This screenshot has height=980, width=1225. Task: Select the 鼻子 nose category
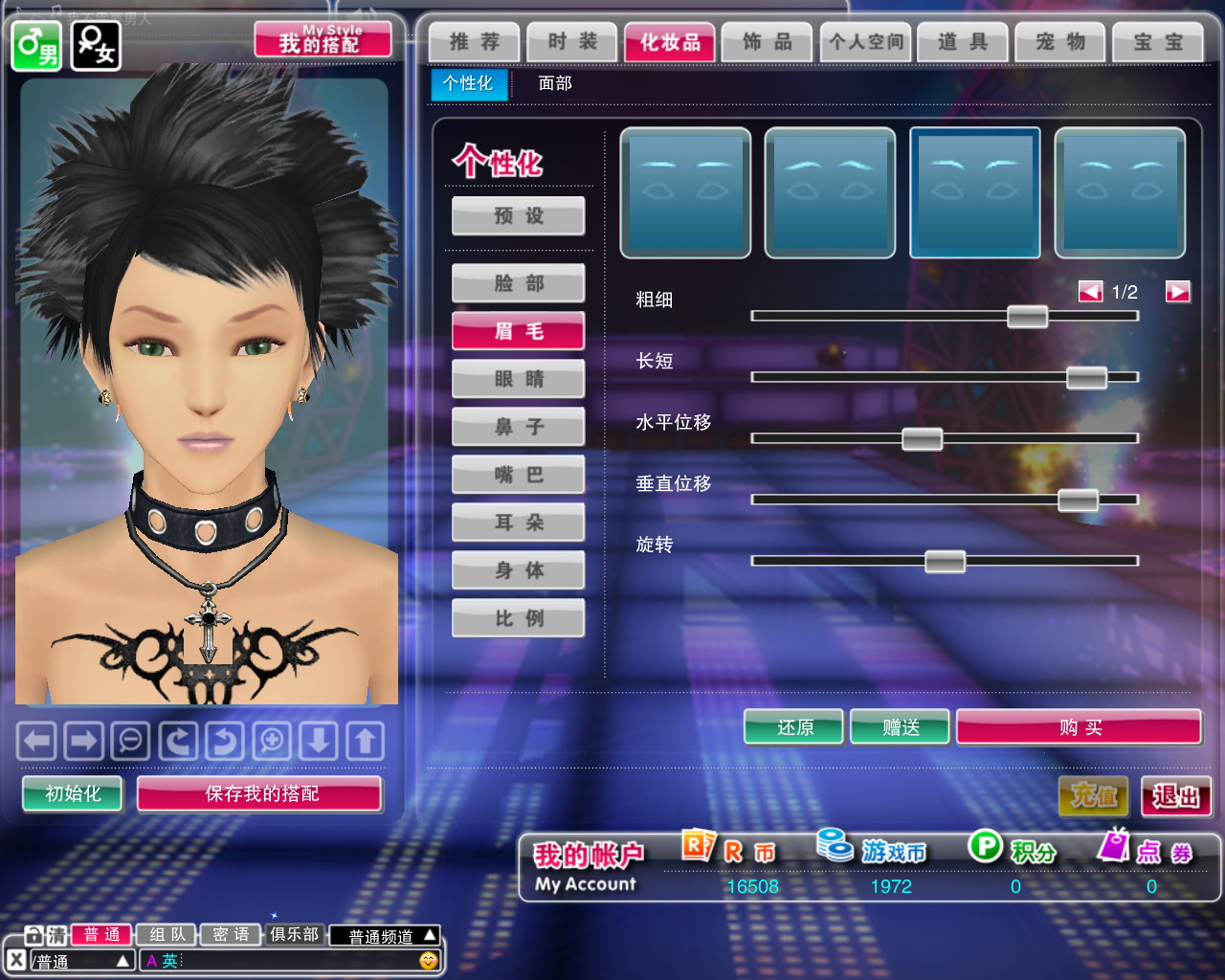coord(519,427)
